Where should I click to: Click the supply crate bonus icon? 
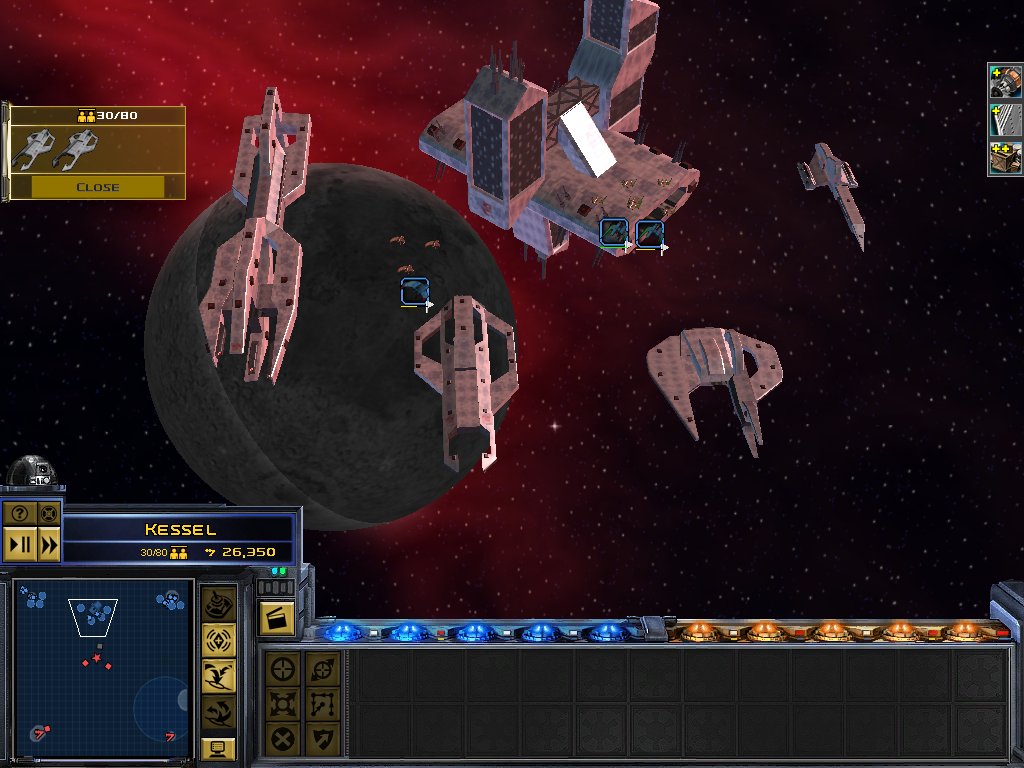(1004, 158)
